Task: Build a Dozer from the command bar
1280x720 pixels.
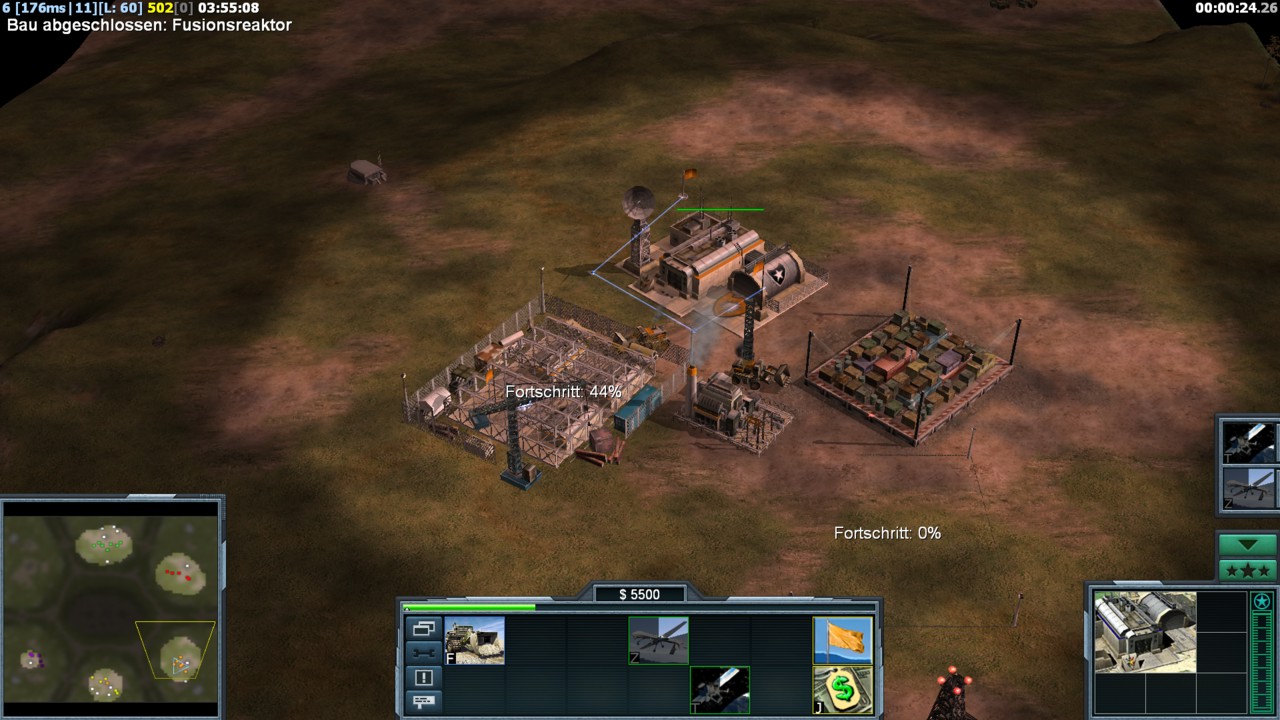Action: click(475, 640)
